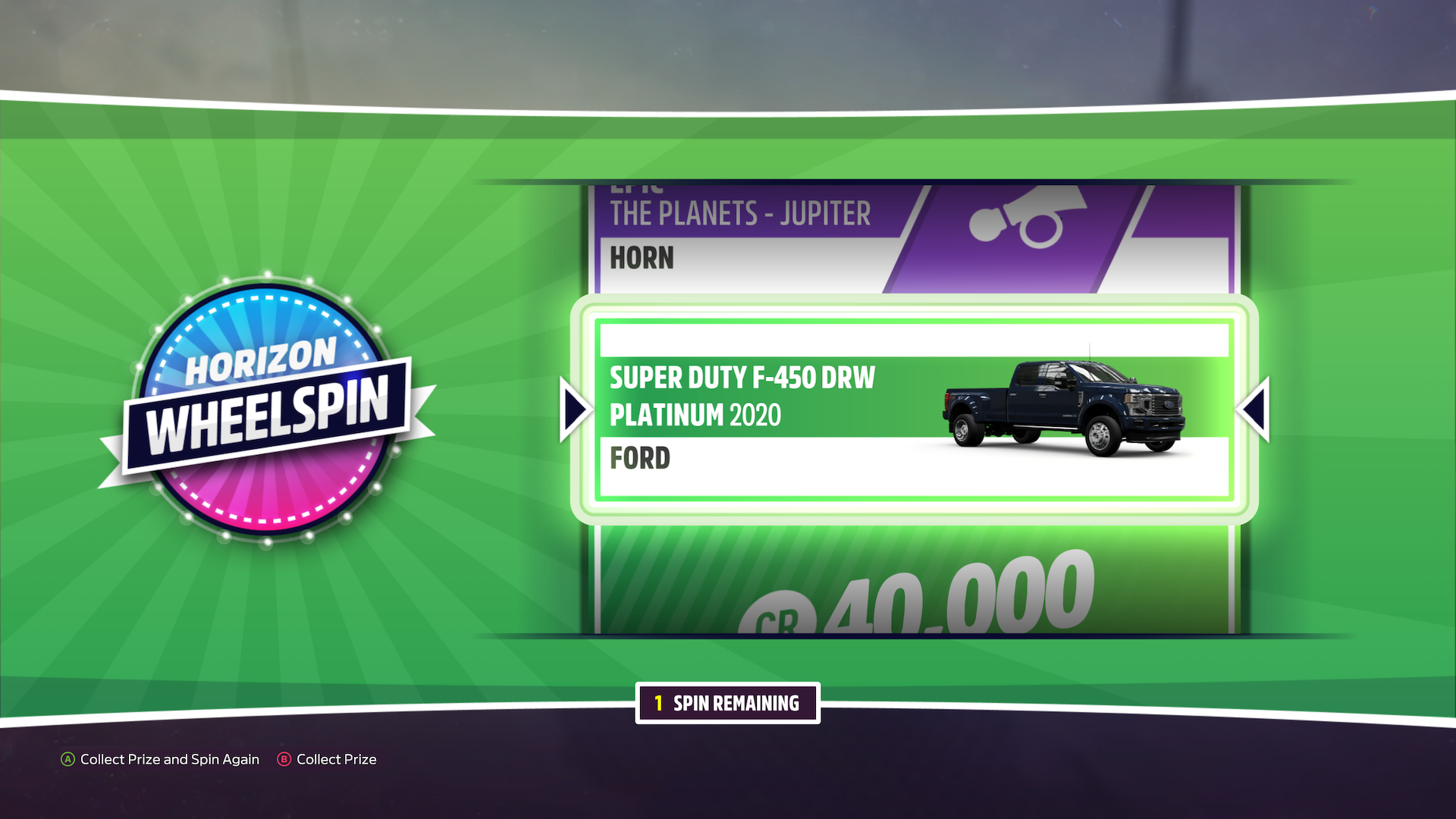
Task: Click the Ford Super Duty F-450 prize card
Action: click(x=913, y=409)
